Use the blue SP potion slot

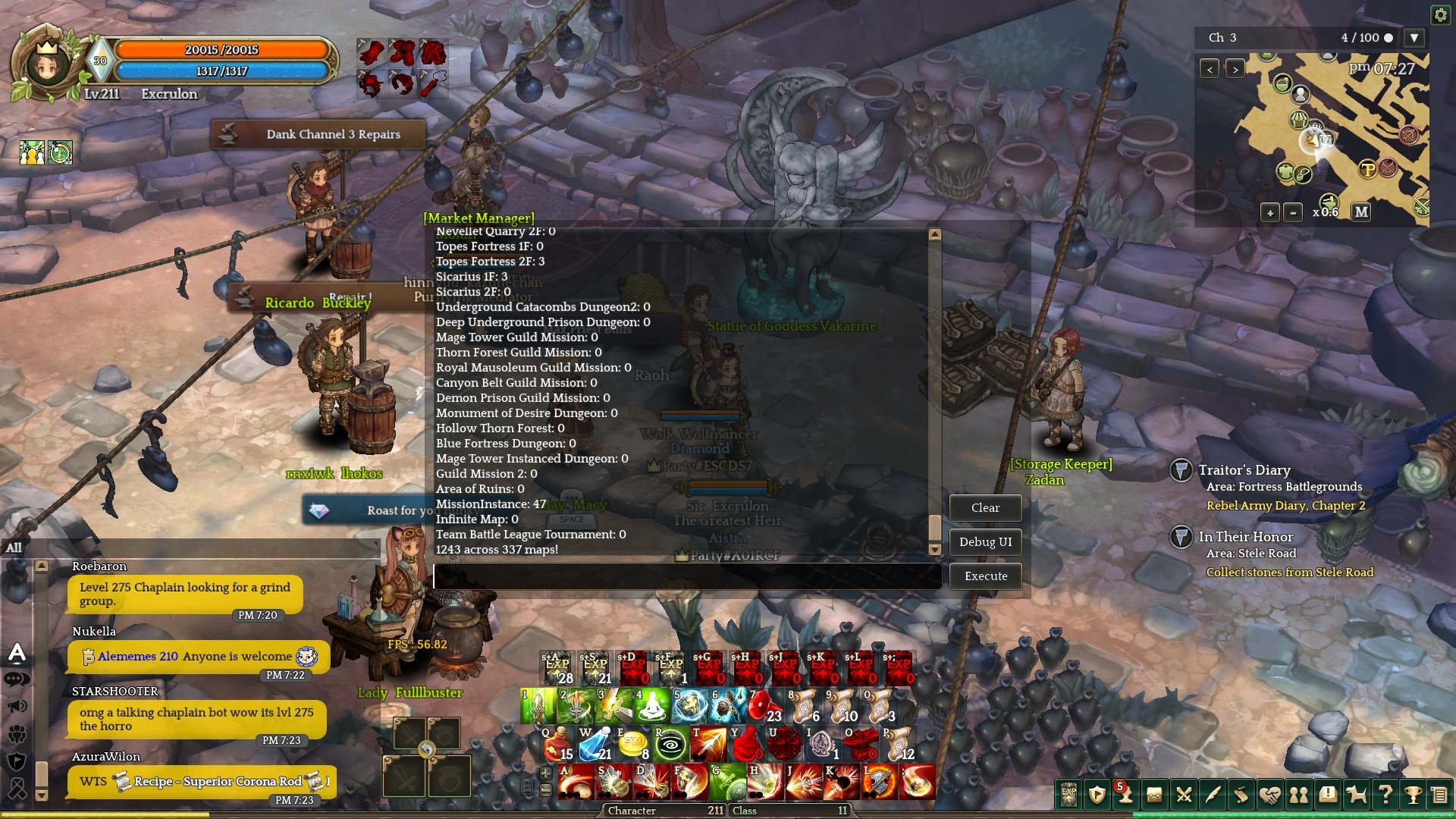[595, 745]
